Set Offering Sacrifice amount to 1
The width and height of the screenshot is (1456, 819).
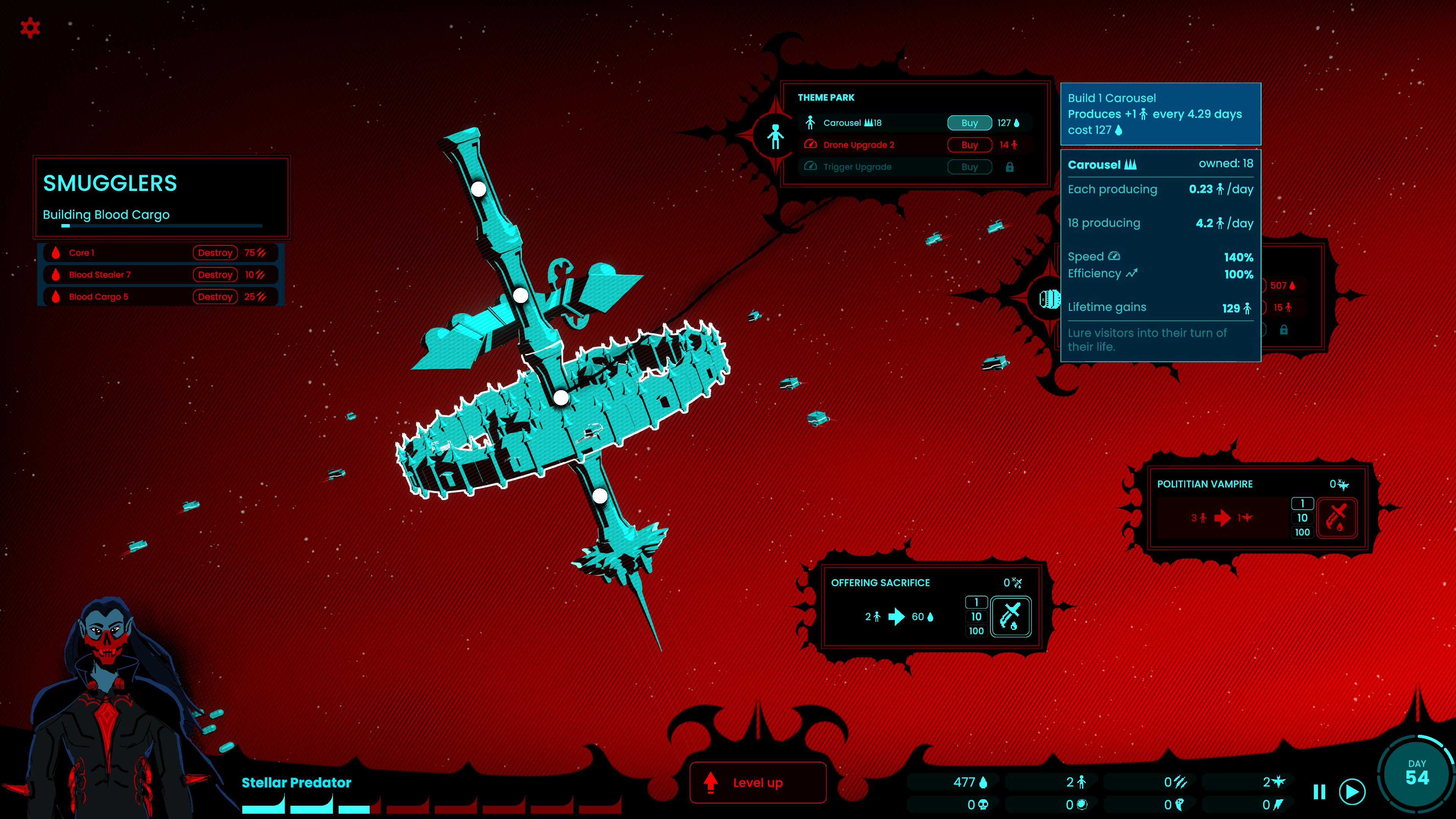(x=976, y=602)
